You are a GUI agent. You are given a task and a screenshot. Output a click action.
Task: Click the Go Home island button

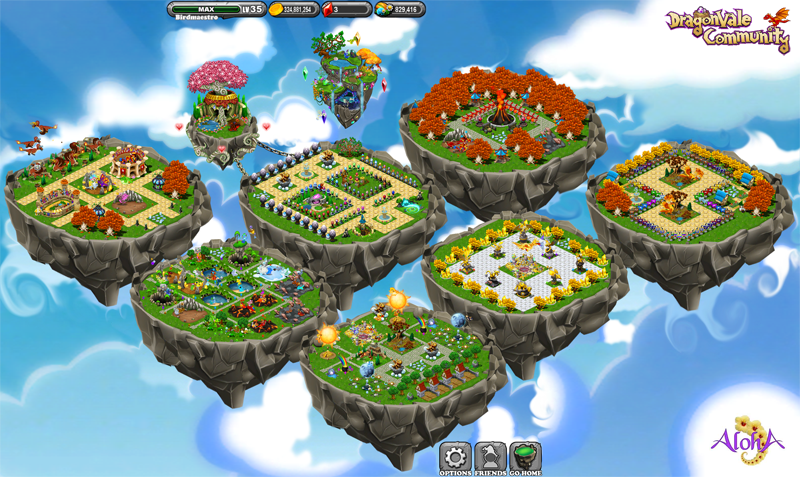tap(526, 457)
